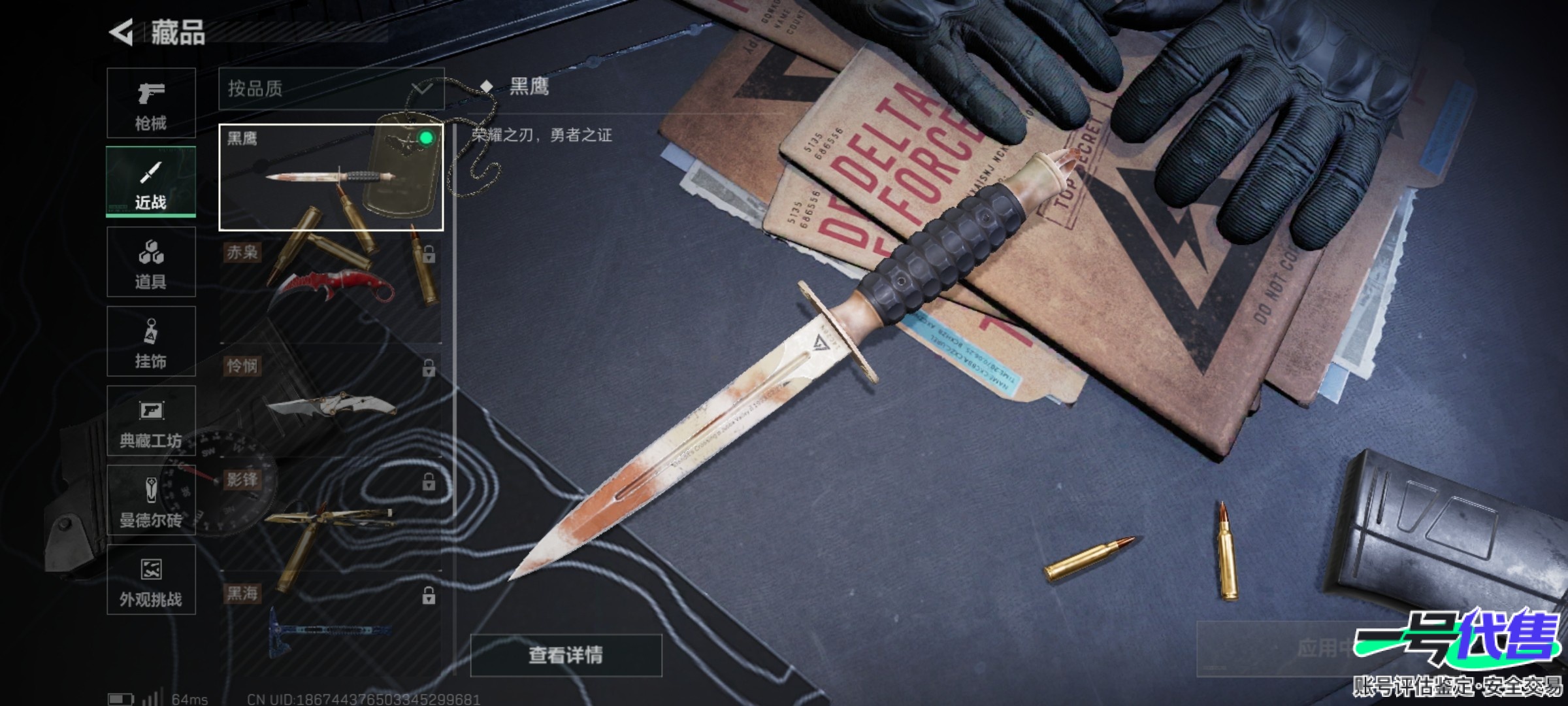Click the 查看详情 view details button
This screenshot has width=1568, height=706.
click(x=566, y=655)
